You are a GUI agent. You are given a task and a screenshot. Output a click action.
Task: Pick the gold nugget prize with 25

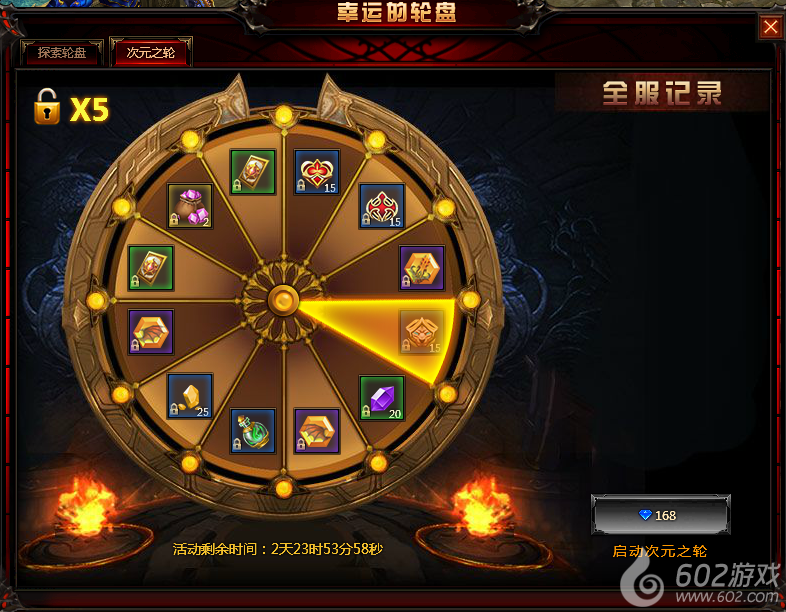(190, 396)
